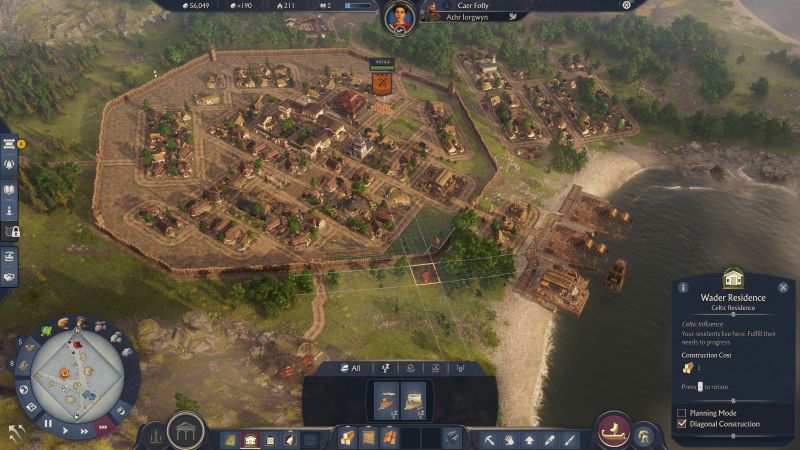Choose the residence house build category
Image resolution: width=800 pixels, height=450 pixels.
point(250,439)
